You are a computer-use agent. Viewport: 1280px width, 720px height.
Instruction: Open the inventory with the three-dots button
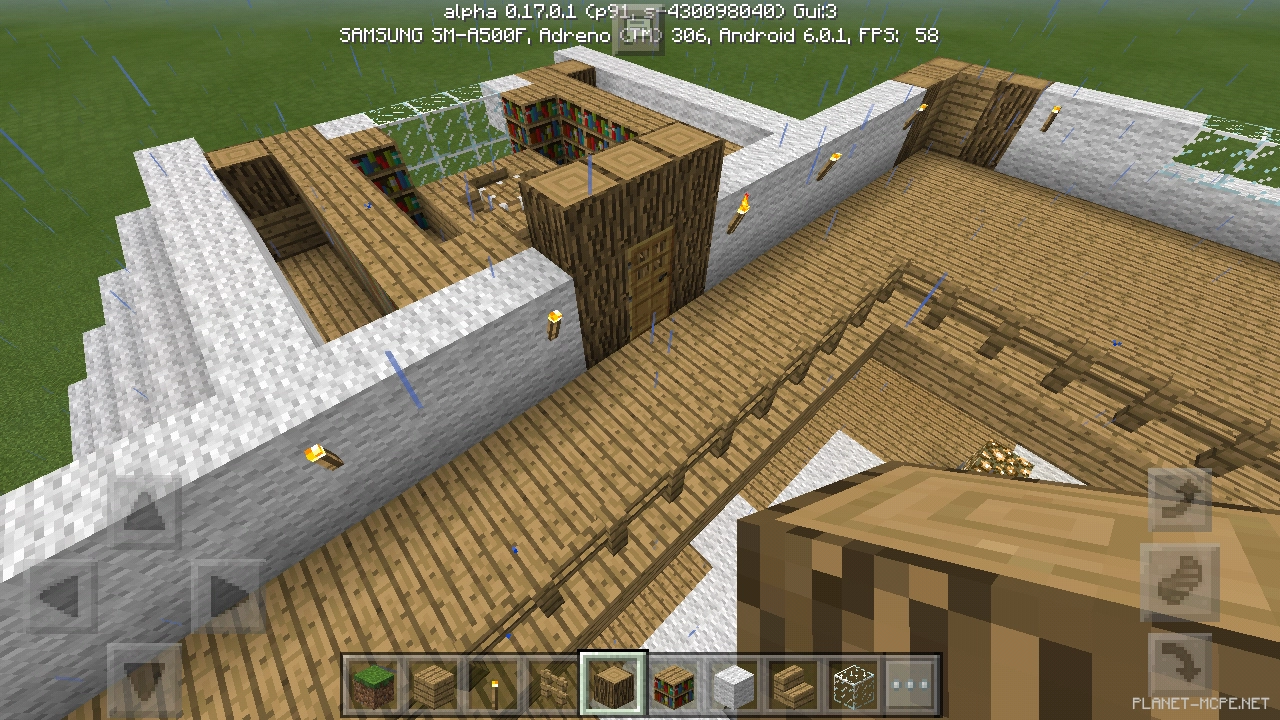click(909, 686)
